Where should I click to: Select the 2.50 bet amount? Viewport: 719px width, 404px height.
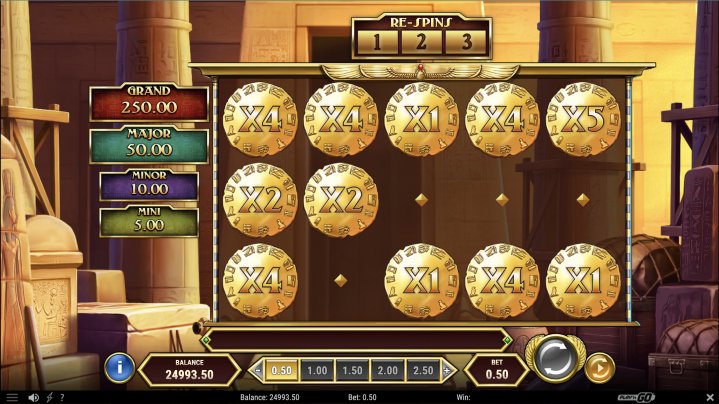coord(422,370)
